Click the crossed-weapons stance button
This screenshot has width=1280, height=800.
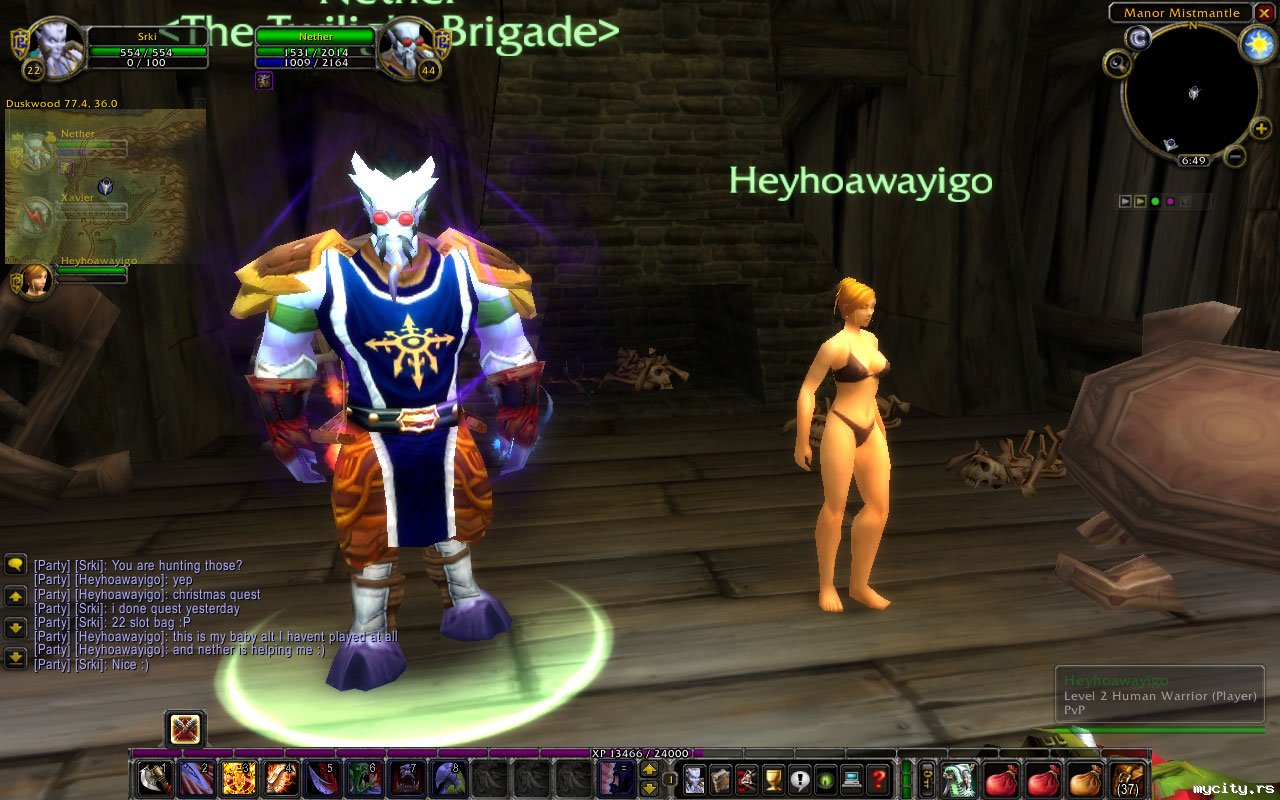pos(185,729)
